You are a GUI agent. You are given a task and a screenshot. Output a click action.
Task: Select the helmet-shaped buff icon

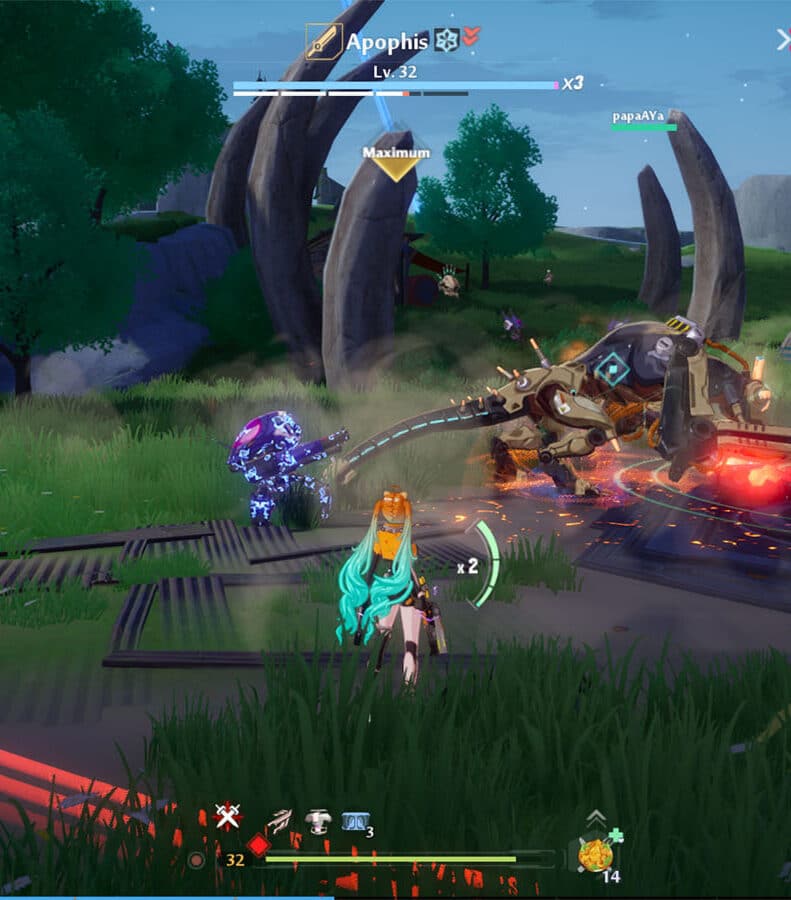[x=318, y=820]
